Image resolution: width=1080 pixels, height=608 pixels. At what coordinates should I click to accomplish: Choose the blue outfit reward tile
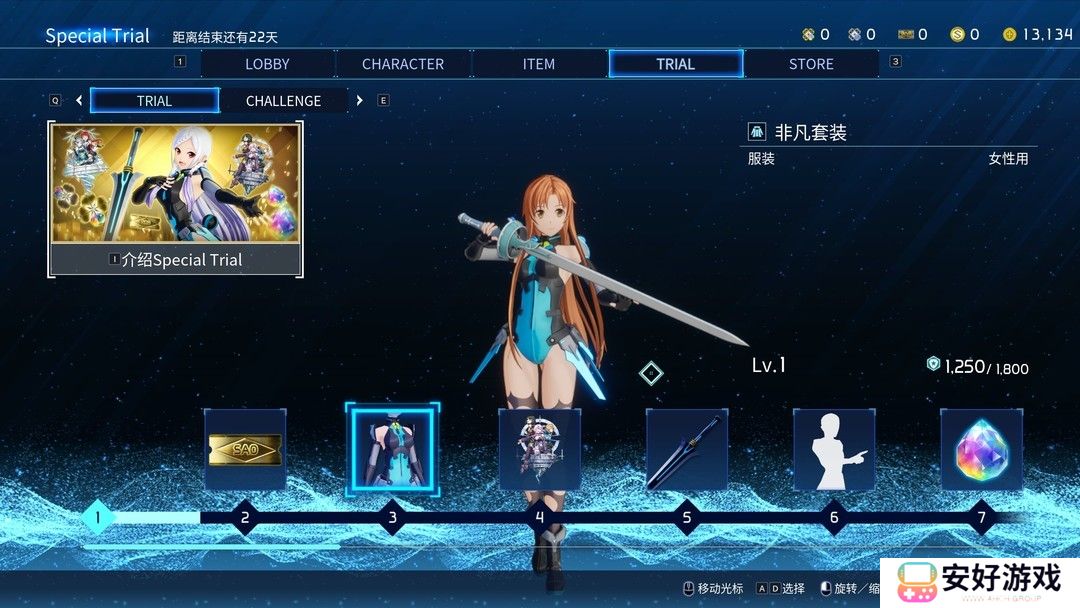tap(392, 449)
